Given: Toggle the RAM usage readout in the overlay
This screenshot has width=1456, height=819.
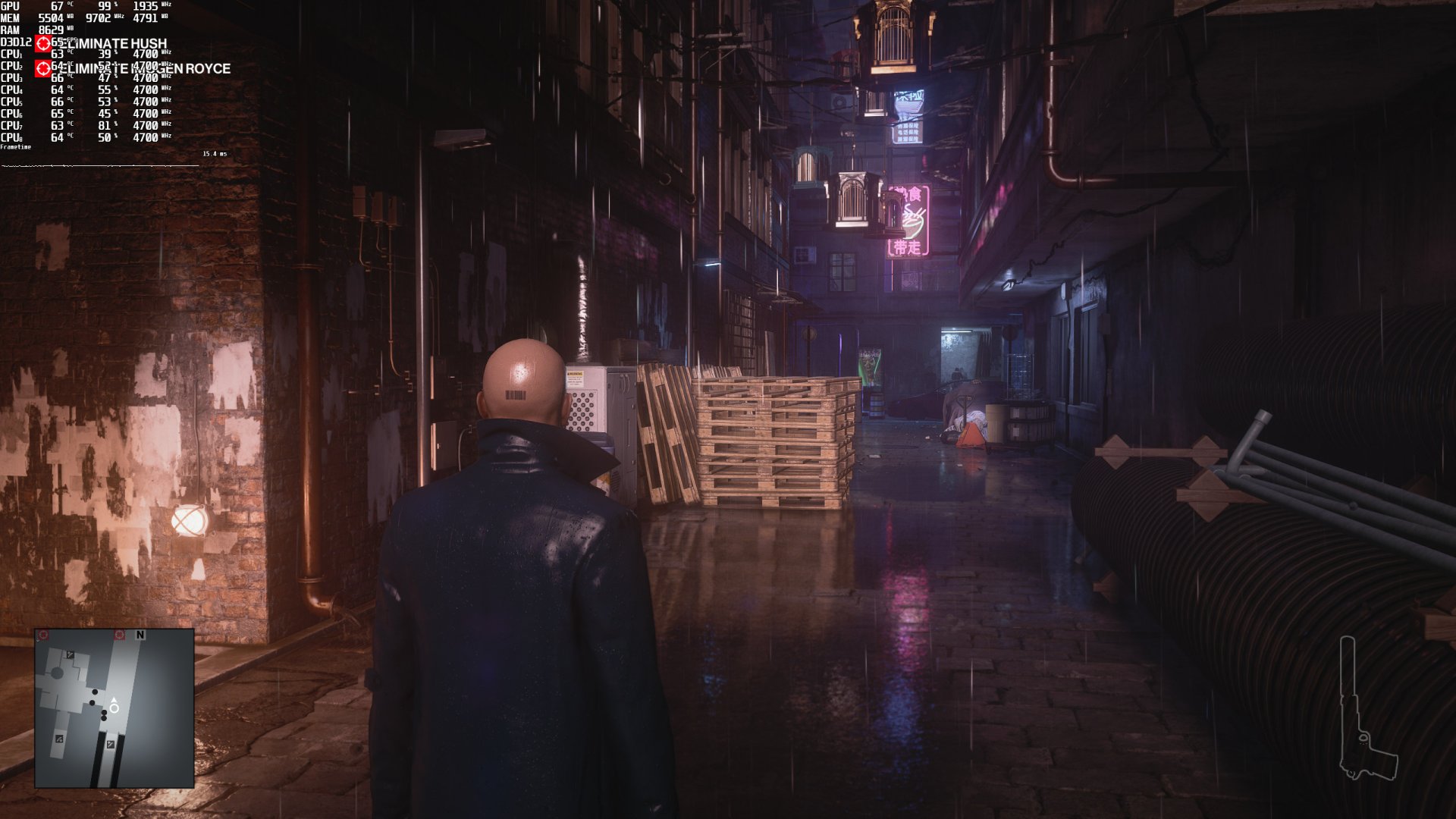Looking at the screenshot, I should [49, 29].
